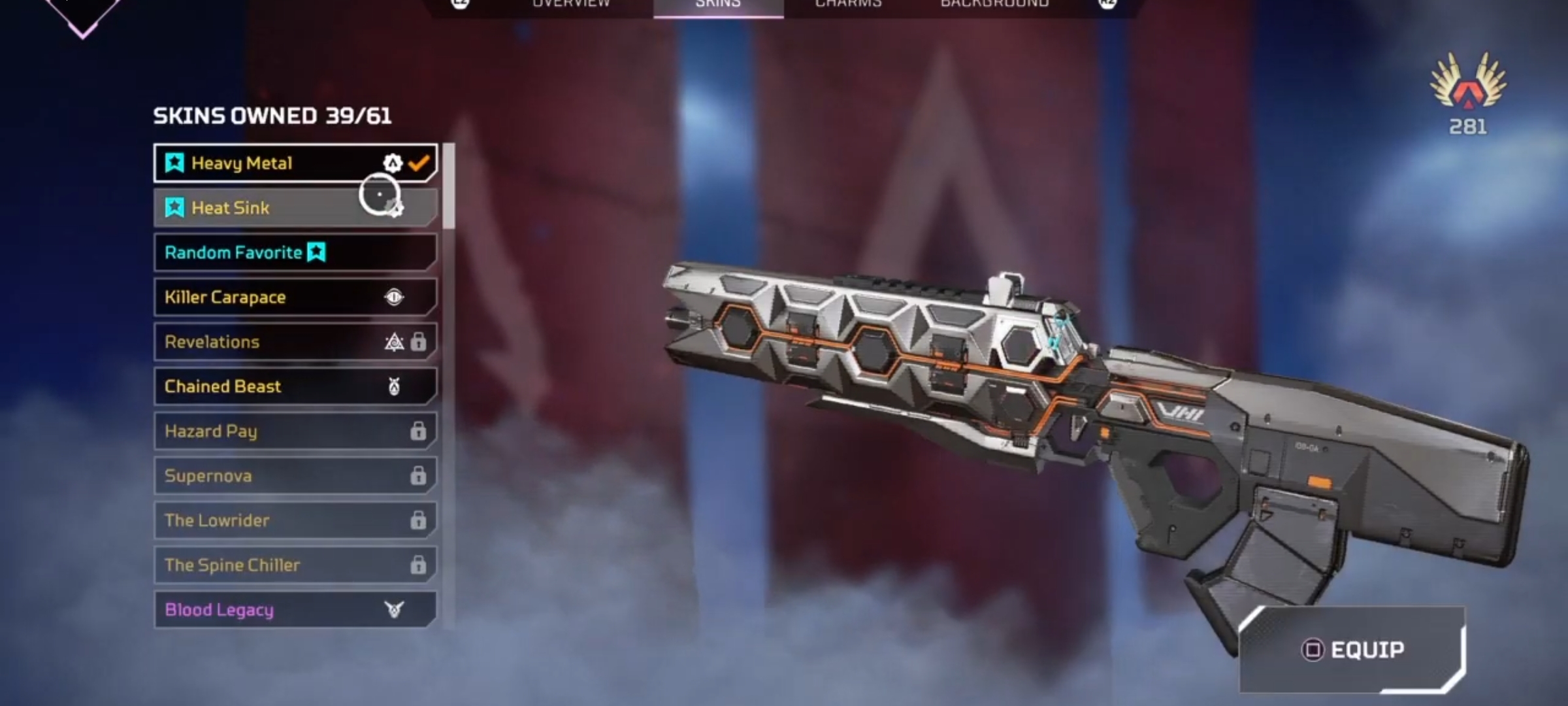
Task: Pick the Killer Carapace skin
Action: 294,297
